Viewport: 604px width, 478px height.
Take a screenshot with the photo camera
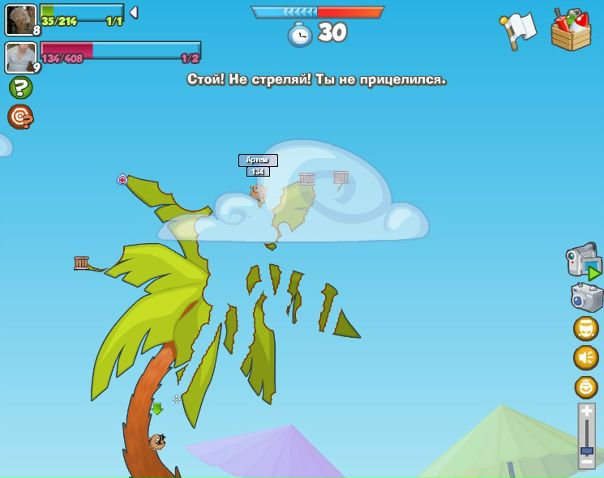[587, 297]
